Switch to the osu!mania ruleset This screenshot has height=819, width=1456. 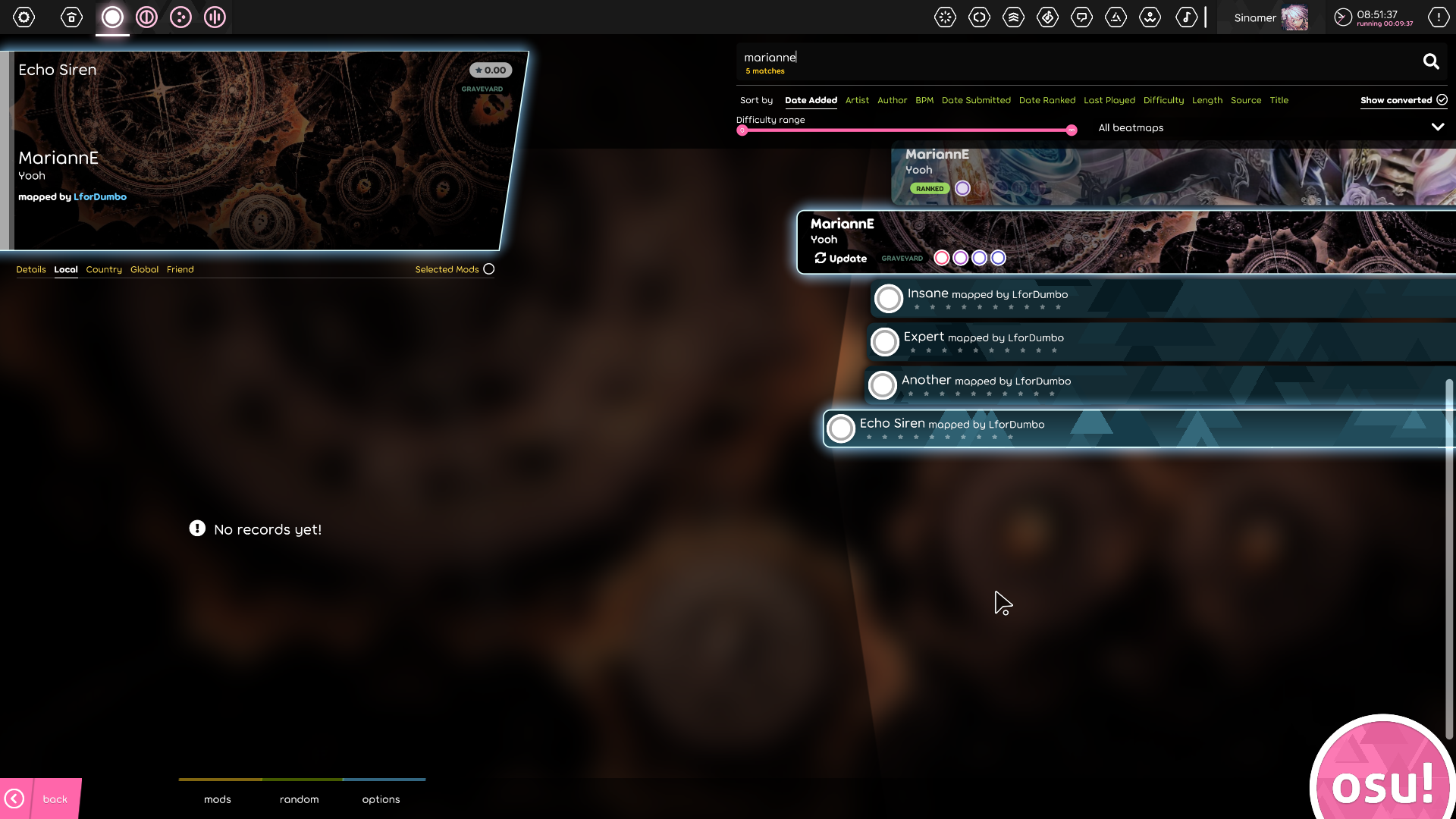pyautogui.click(x=215, y=17)
